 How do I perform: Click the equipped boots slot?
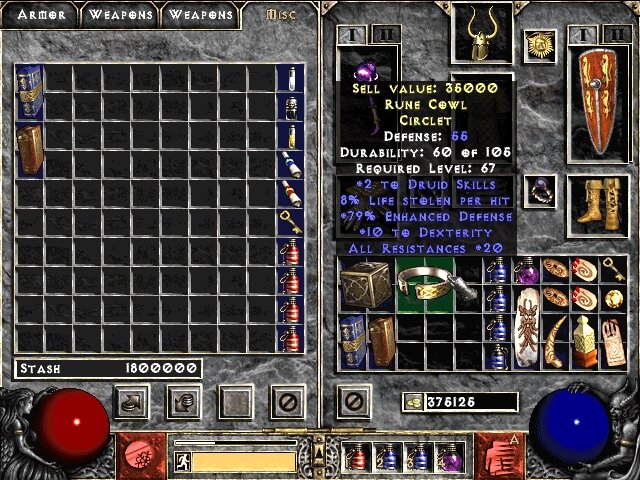click(598, 198)
